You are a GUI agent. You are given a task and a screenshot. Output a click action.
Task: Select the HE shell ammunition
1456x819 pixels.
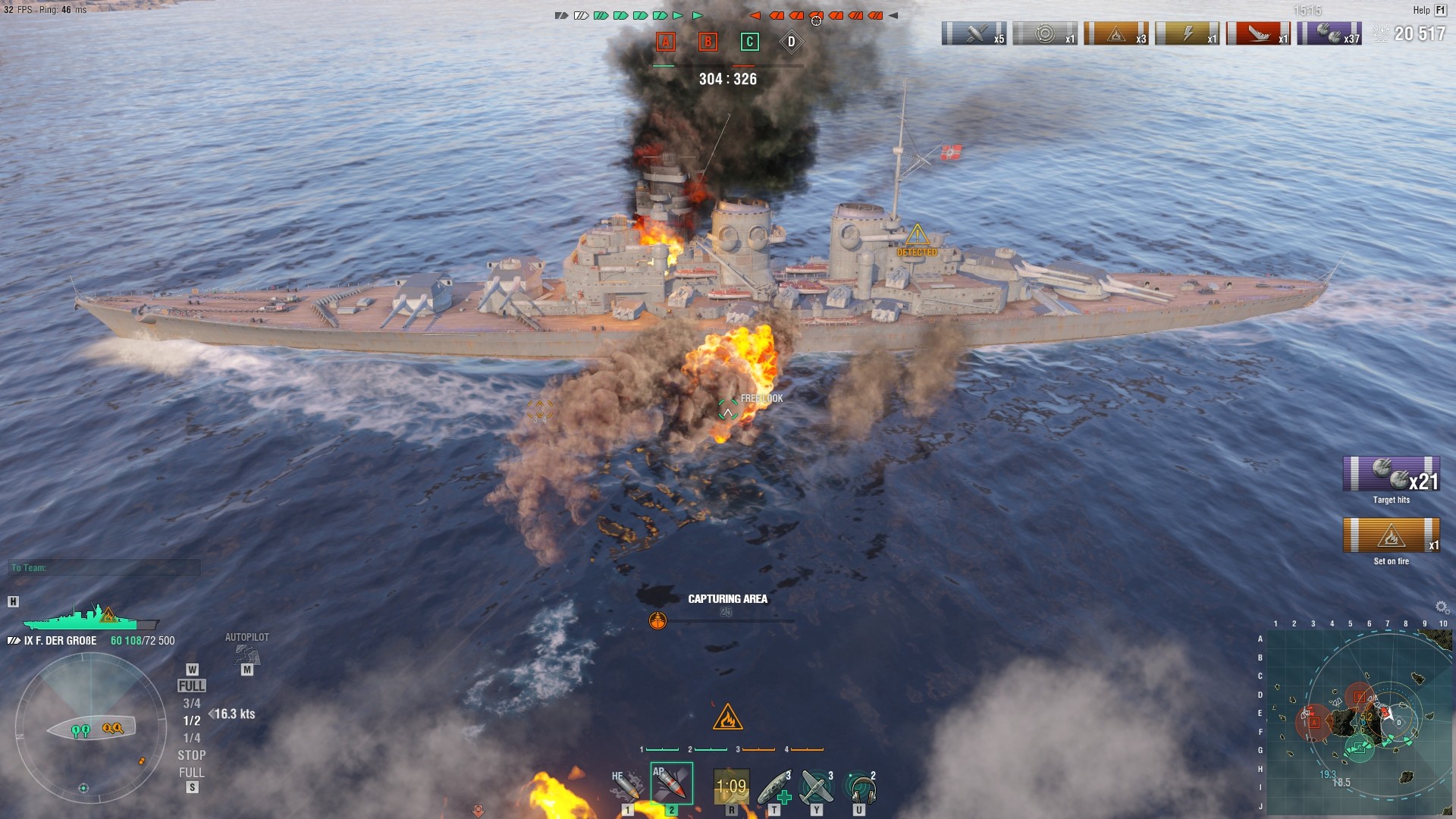(x=626, y=783)
